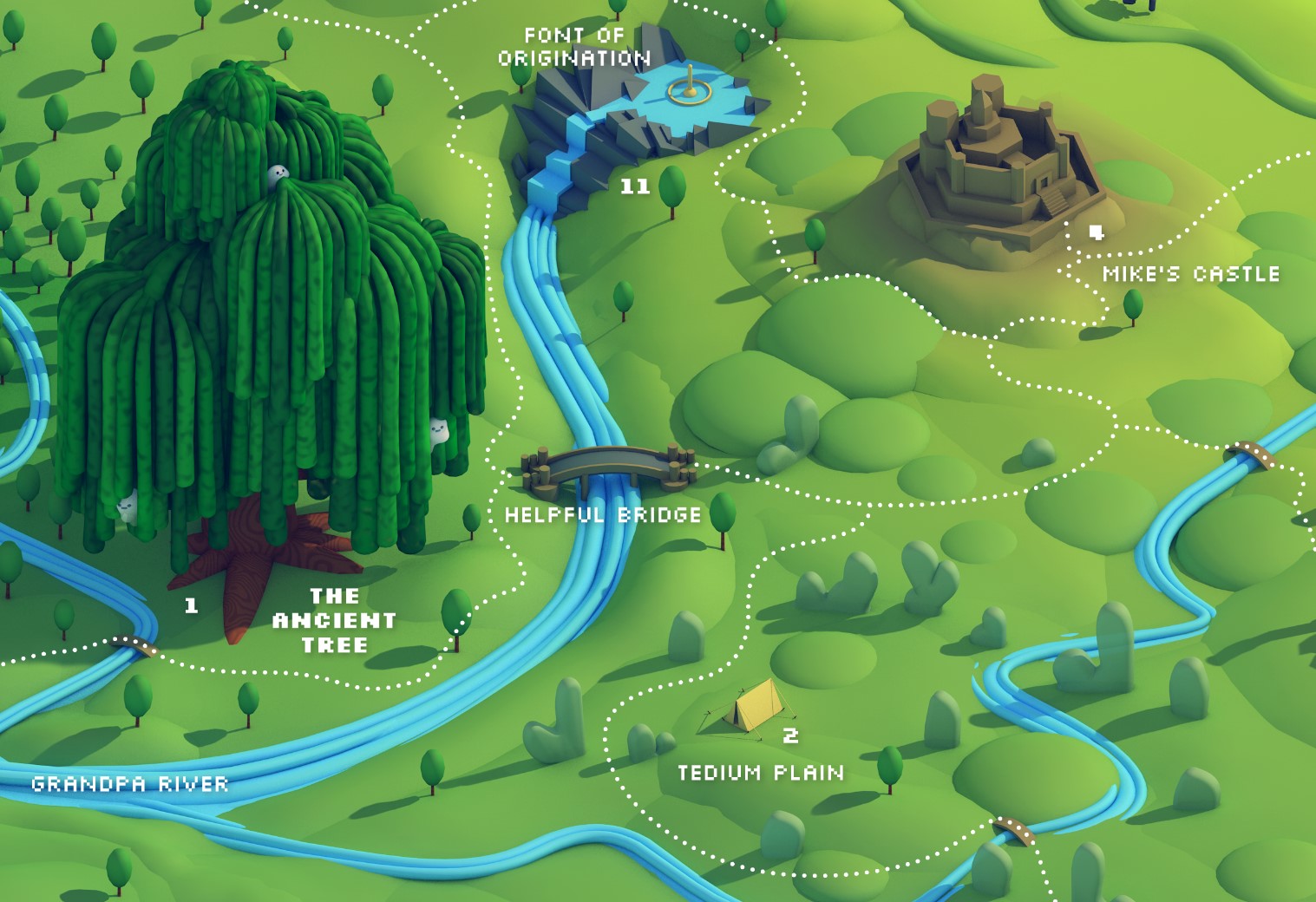Click the Helpful Bridge map label
Image resolution: width=1316 pixels, height=902 pixels.
[x=603, y=514]
